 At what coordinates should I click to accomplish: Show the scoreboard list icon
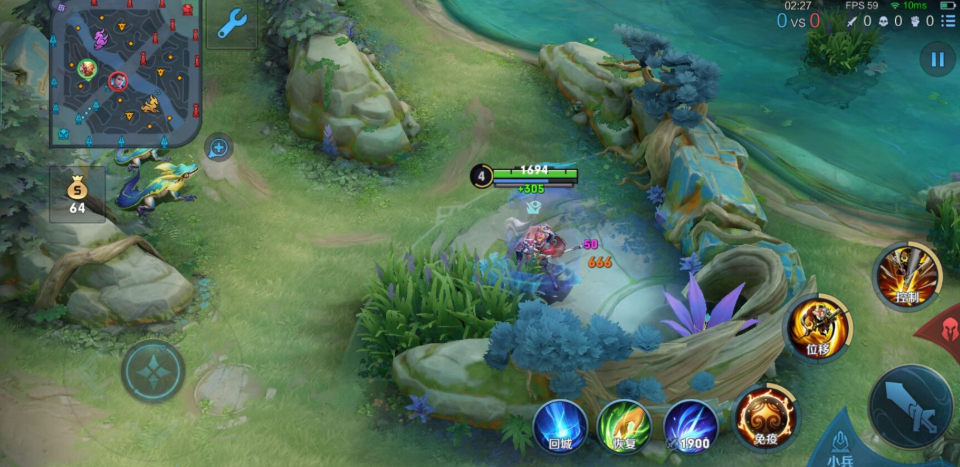point(947,21)
